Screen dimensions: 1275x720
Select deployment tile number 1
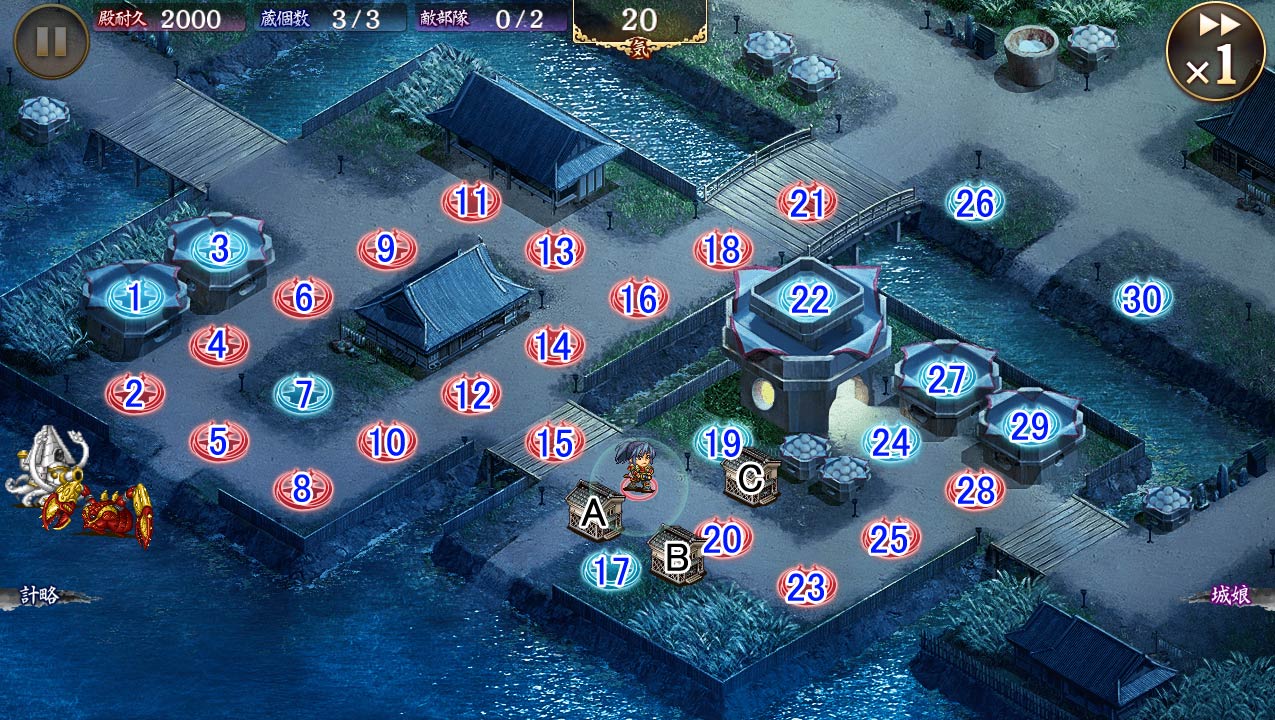pyautogui.click(x=135, y=297)
